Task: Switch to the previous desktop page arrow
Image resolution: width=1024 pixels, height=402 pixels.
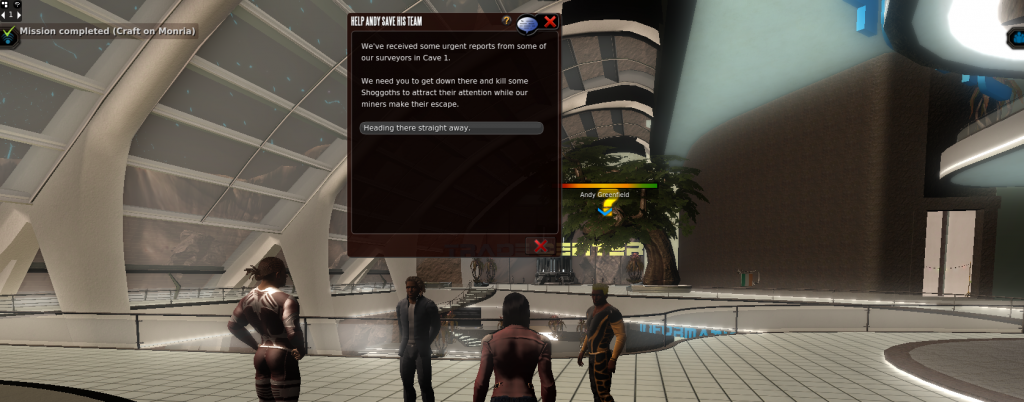Action: tap(3, 15)
